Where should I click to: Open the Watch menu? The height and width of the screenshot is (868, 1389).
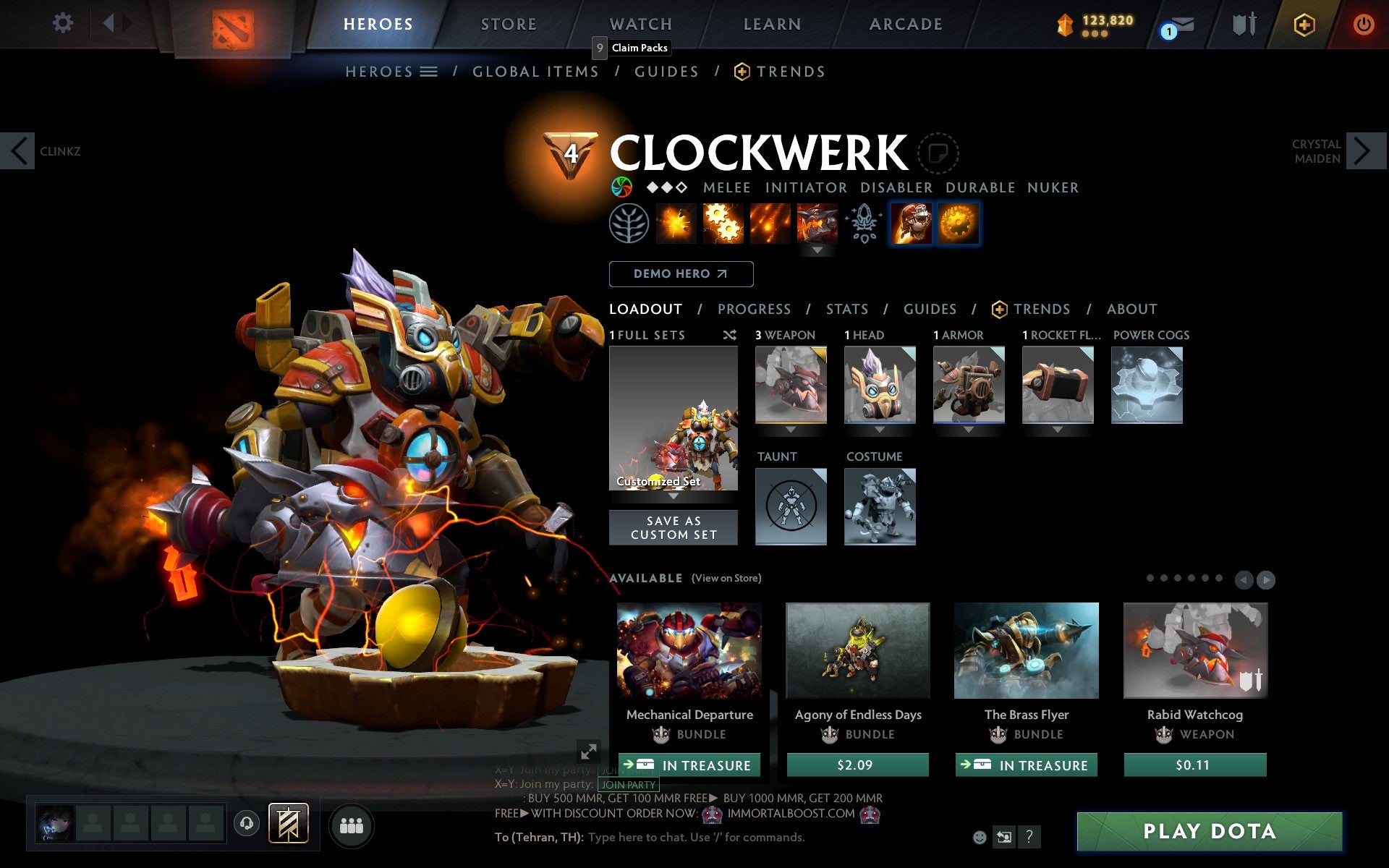[x=640, y=24]
